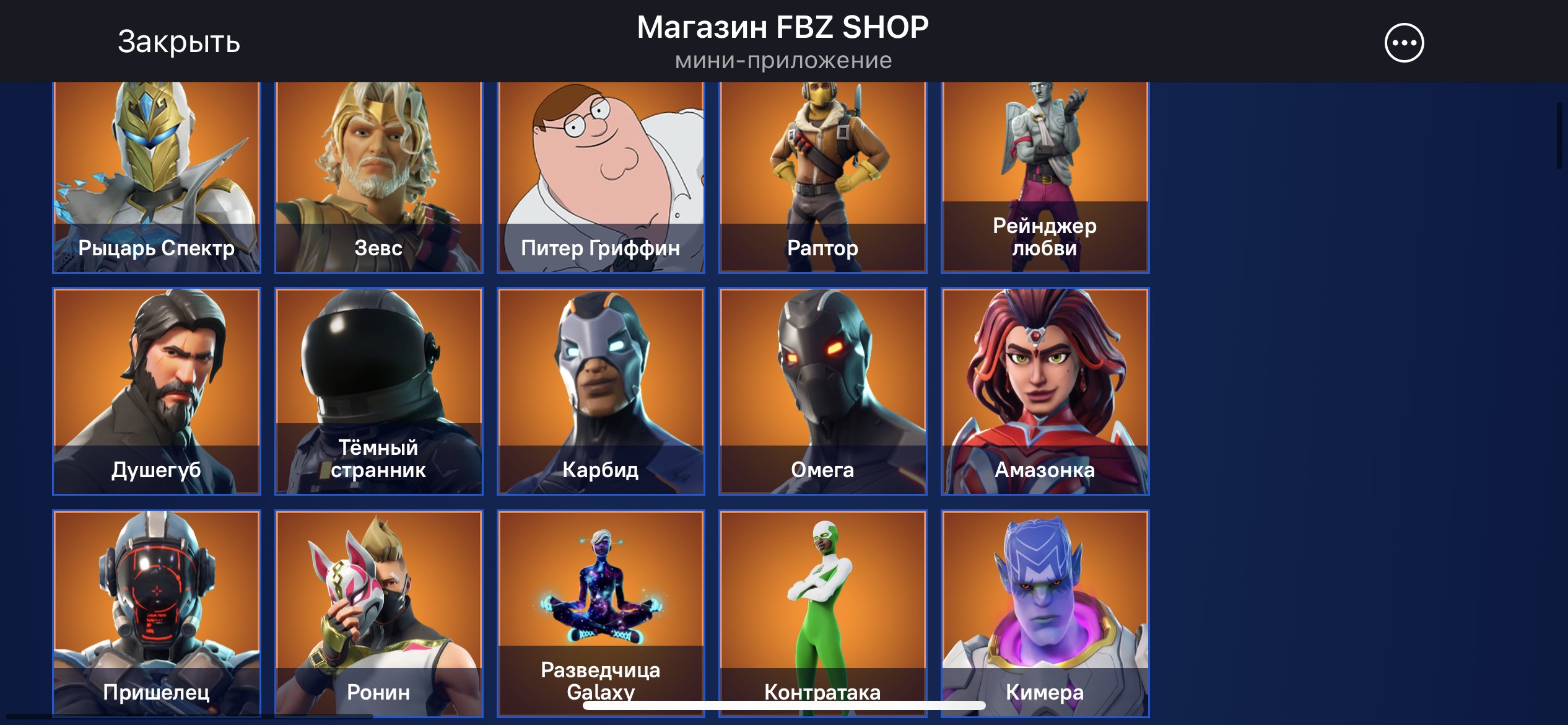1568x725 pixels.
Task: View the Омега skin details
Action: point(824,390)
